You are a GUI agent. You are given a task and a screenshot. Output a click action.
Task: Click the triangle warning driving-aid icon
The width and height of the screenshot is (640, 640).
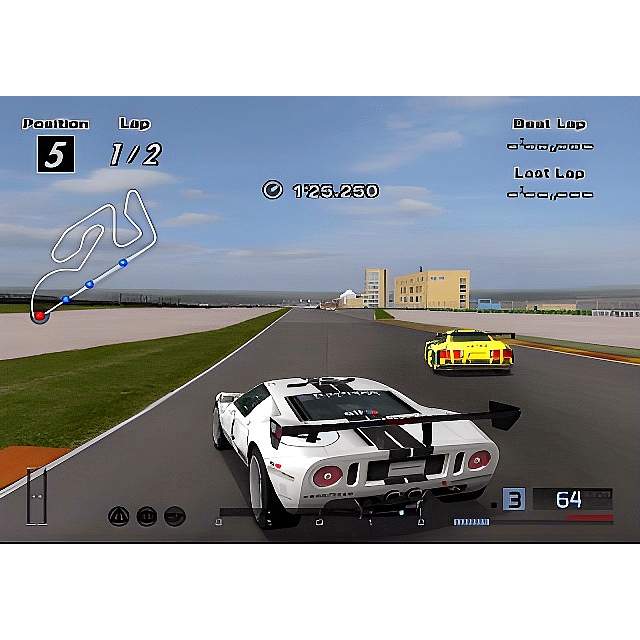coord(119,516)
